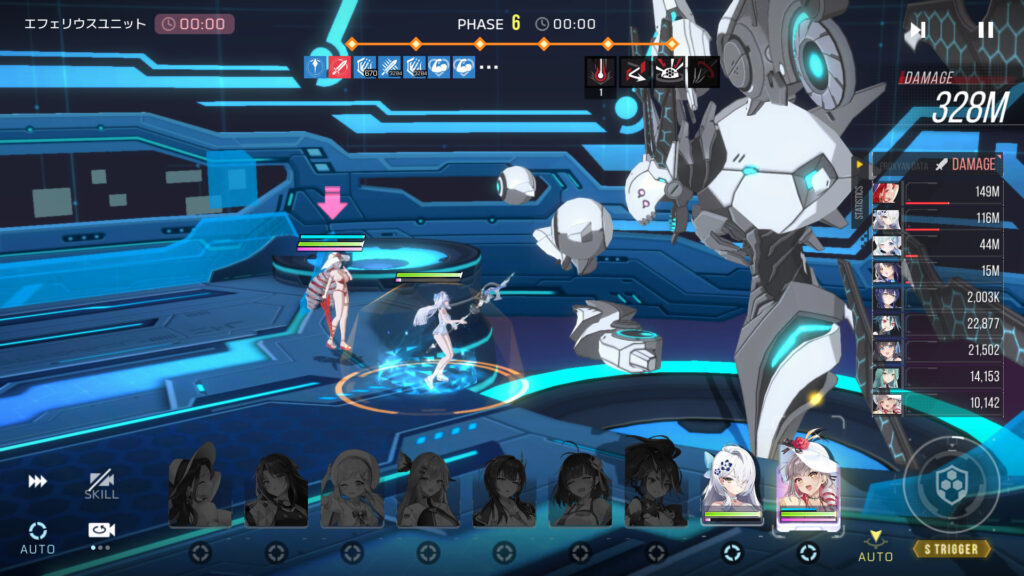Toggle the yellow AUTO trigger setting
Image resolution: width=1024 pixels, height=576 pixels.
[x=876, y=547]
